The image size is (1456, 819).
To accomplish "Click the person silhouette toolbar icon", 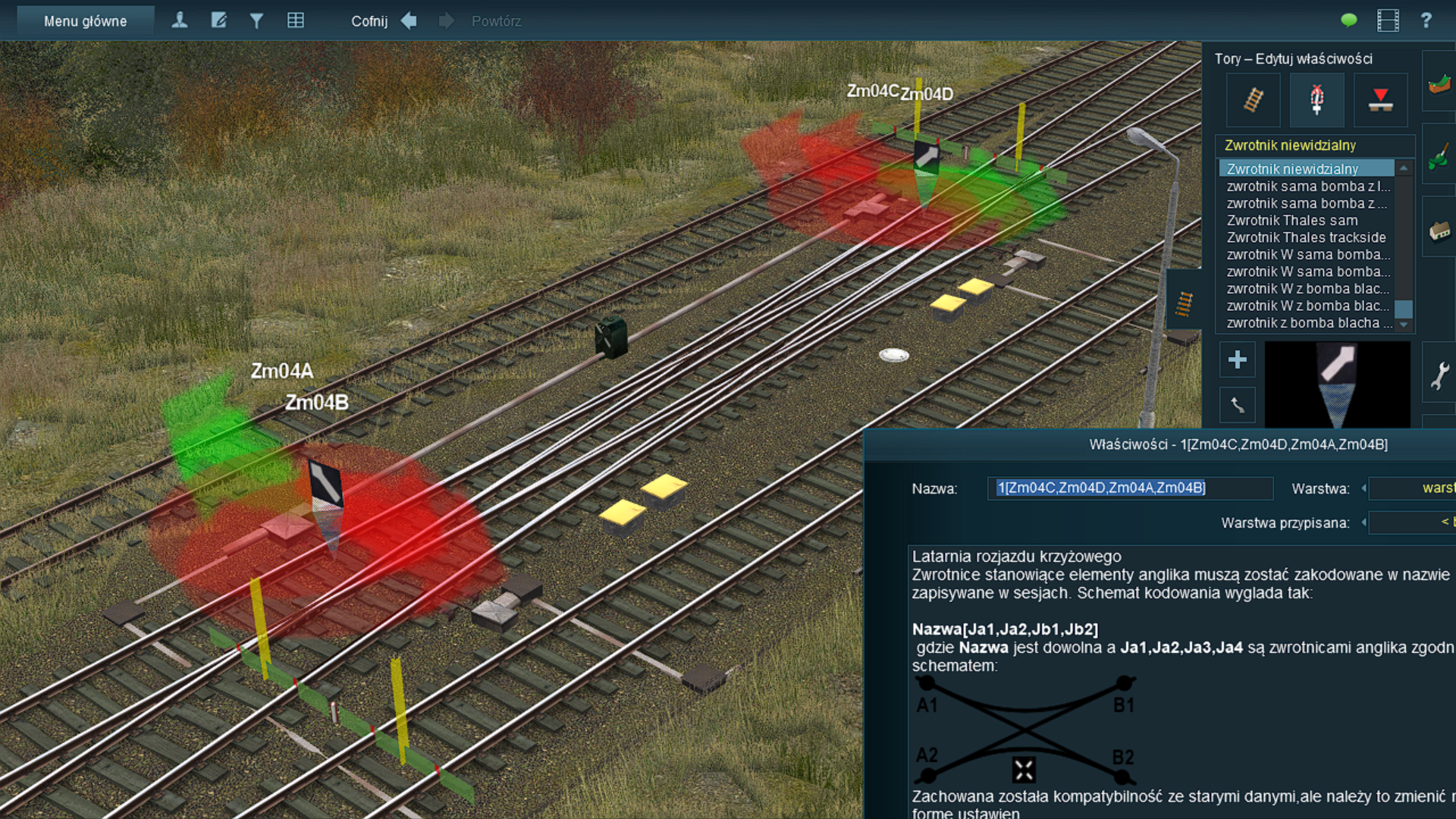I will click(x=180, y=20).
